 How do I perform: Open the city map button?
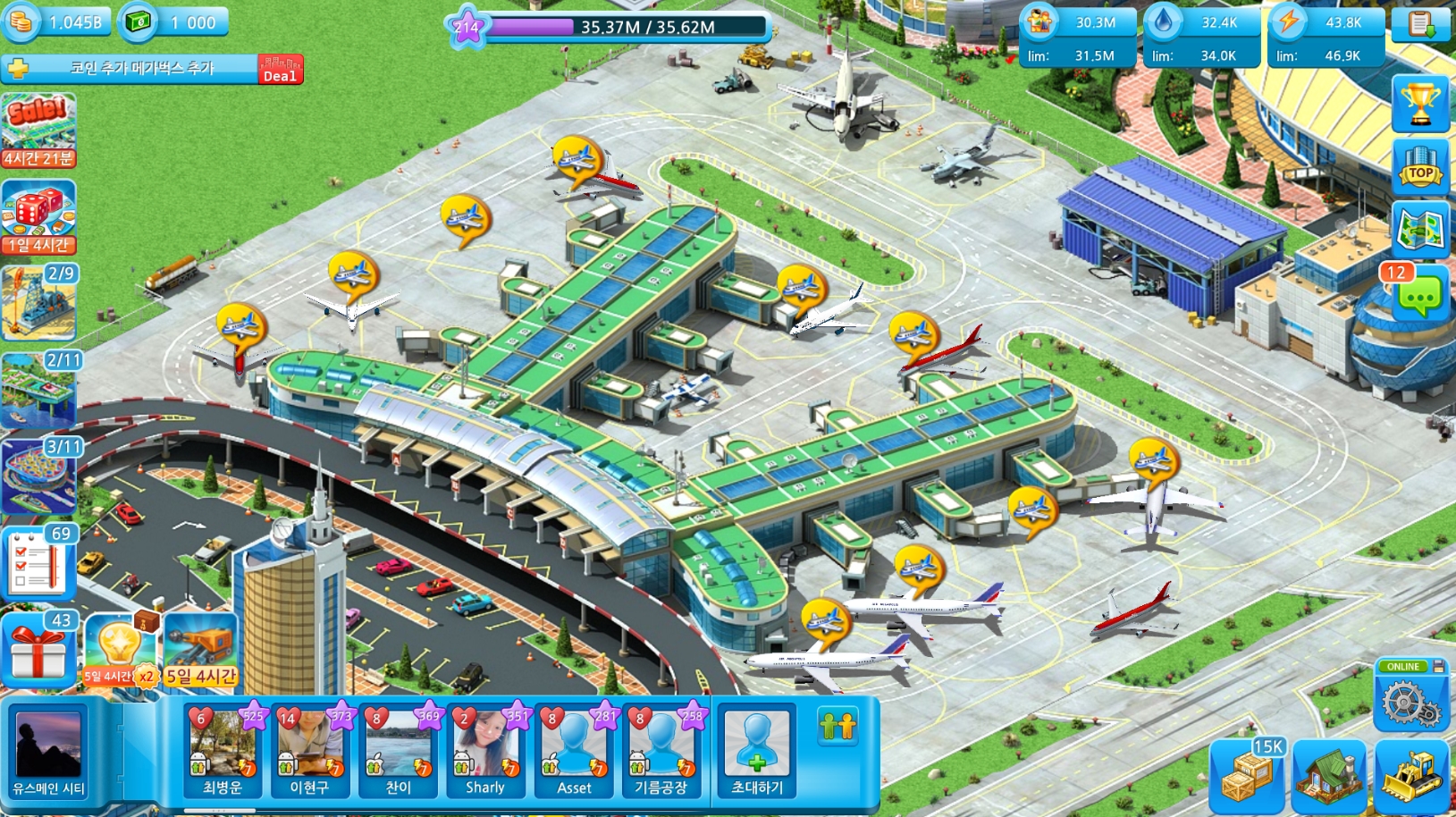1419,230
